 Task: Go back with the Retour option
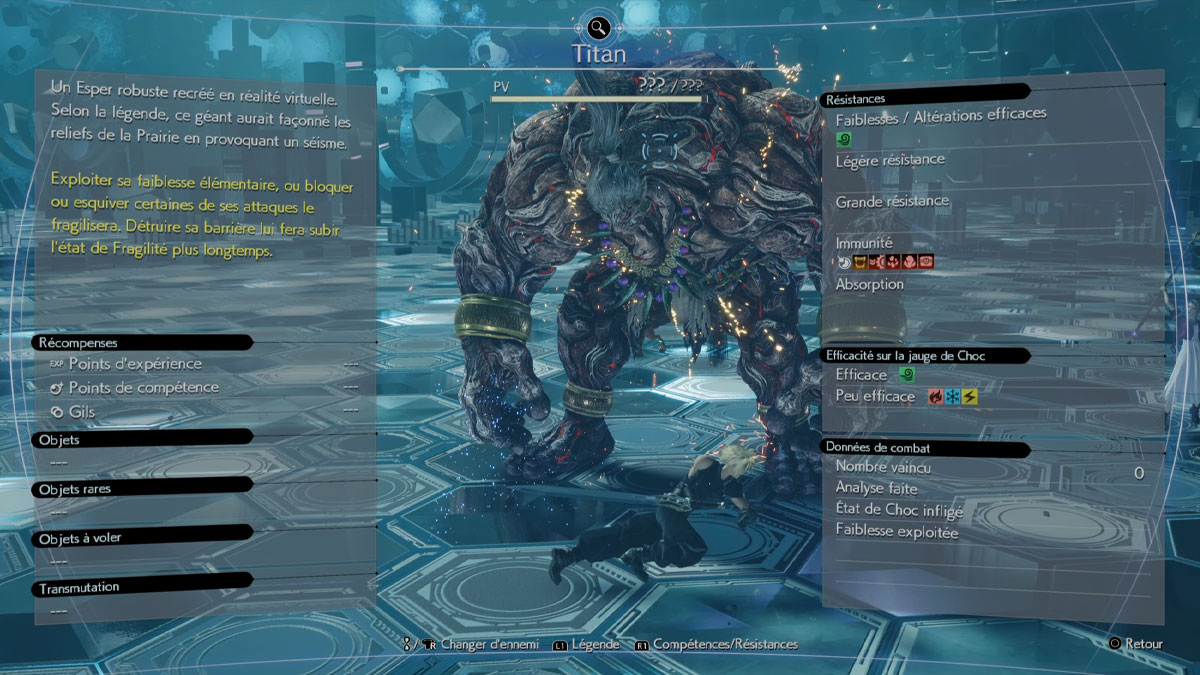pos(1143,644)
